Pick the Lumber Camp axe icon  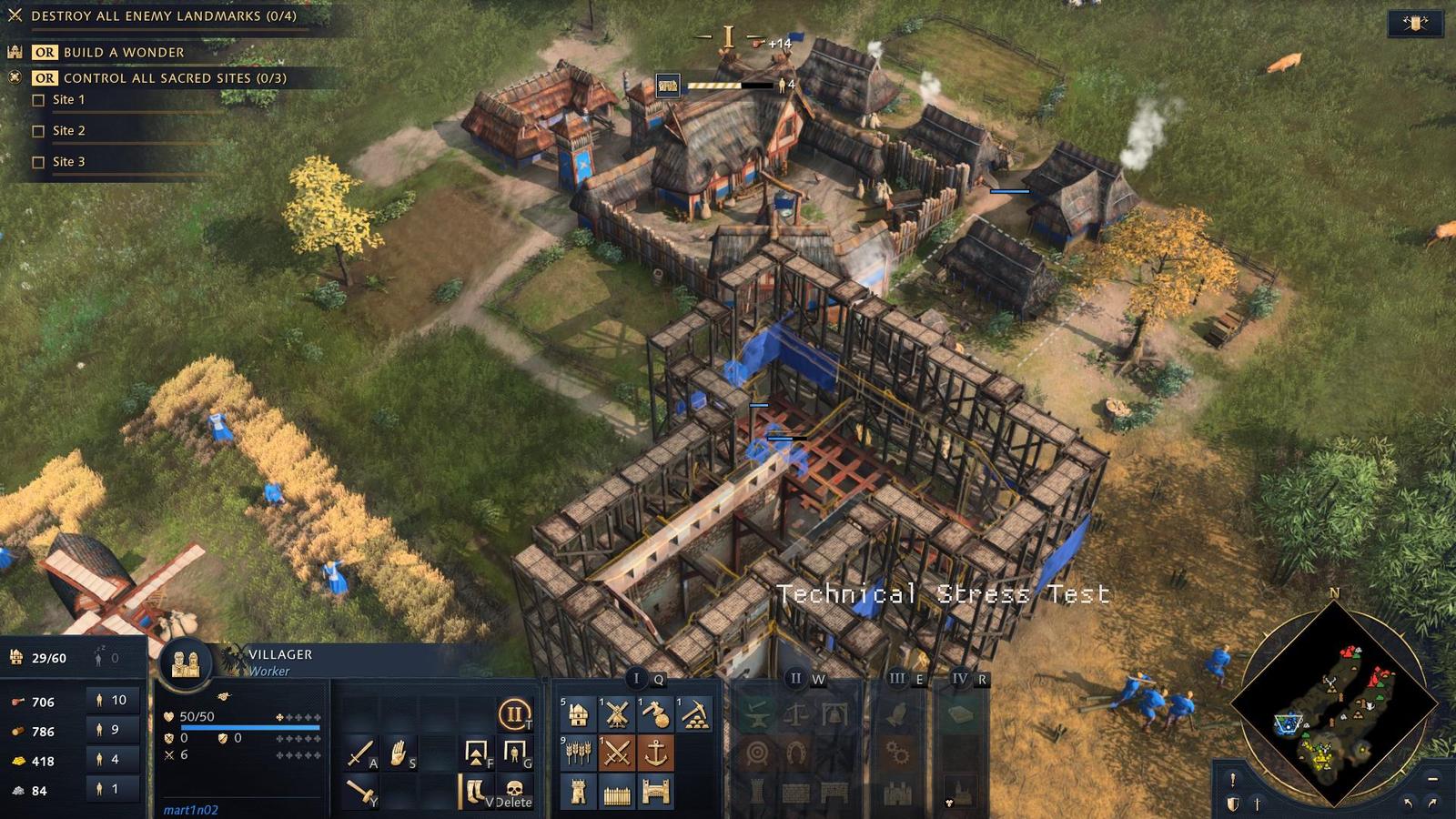pyautogui.click(x=655, y=715)
